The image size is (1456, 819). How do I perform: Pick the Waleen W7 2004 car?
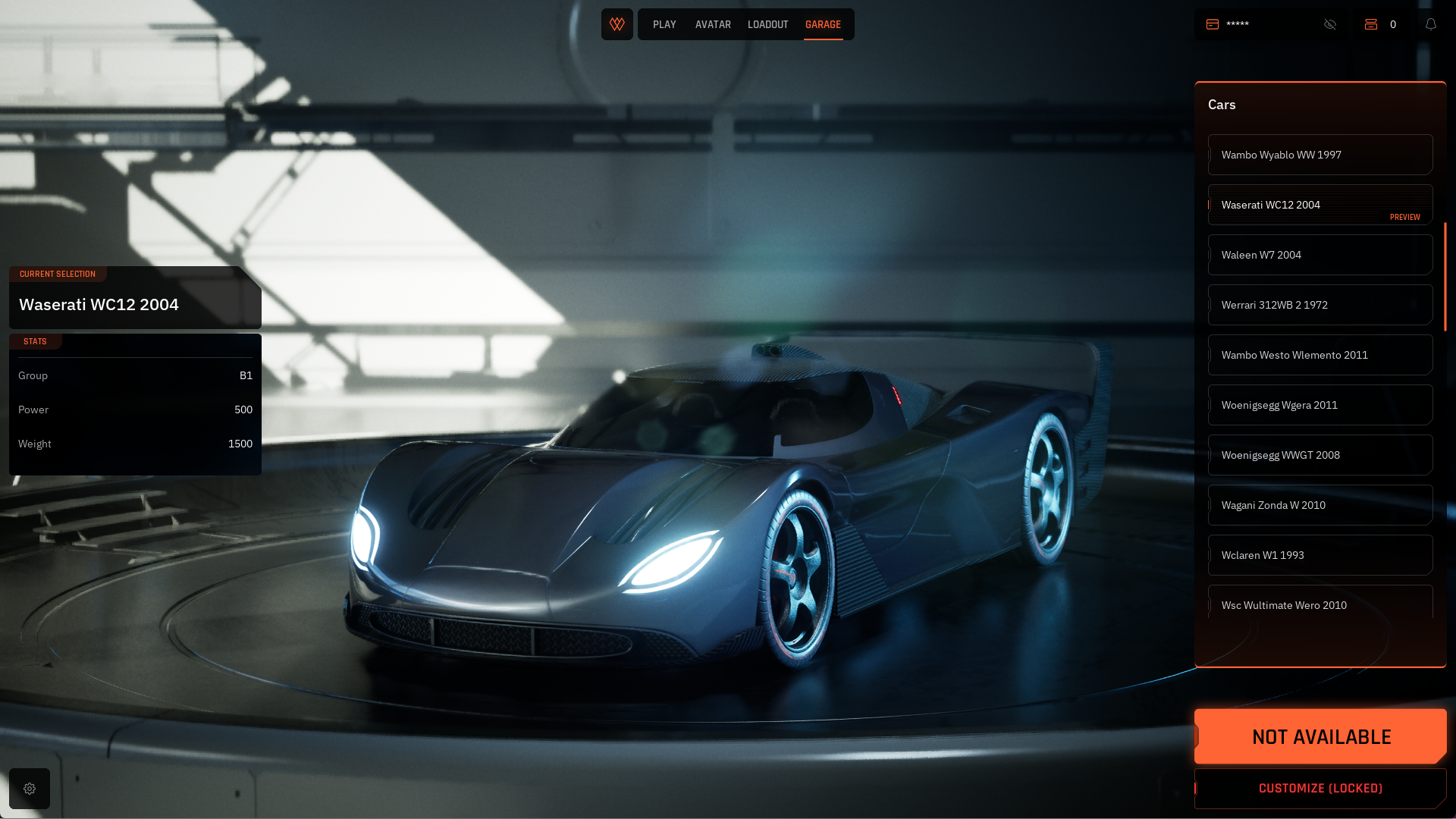(1319, 255)
